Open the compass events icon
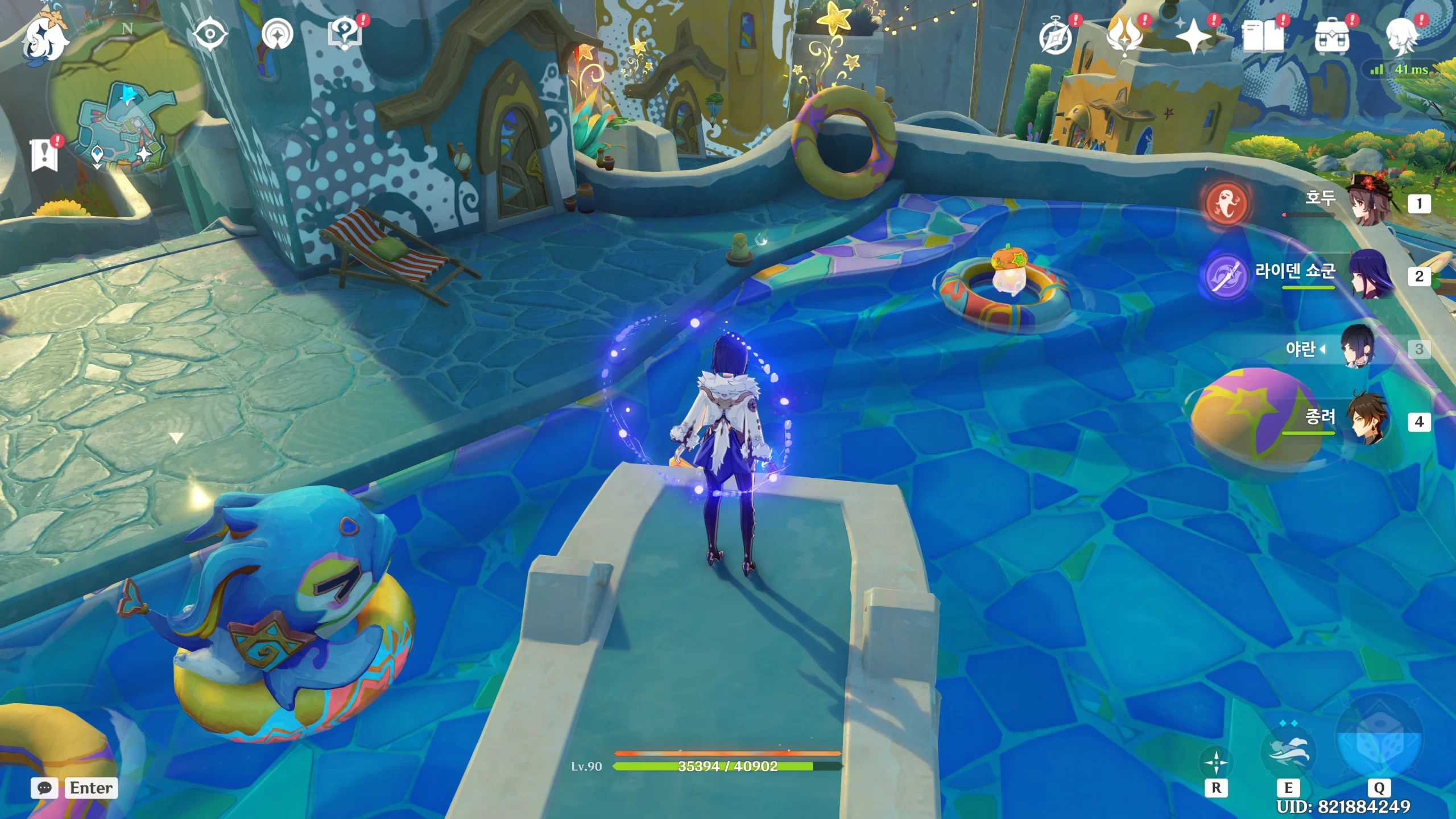 (x=1056, y=37)
